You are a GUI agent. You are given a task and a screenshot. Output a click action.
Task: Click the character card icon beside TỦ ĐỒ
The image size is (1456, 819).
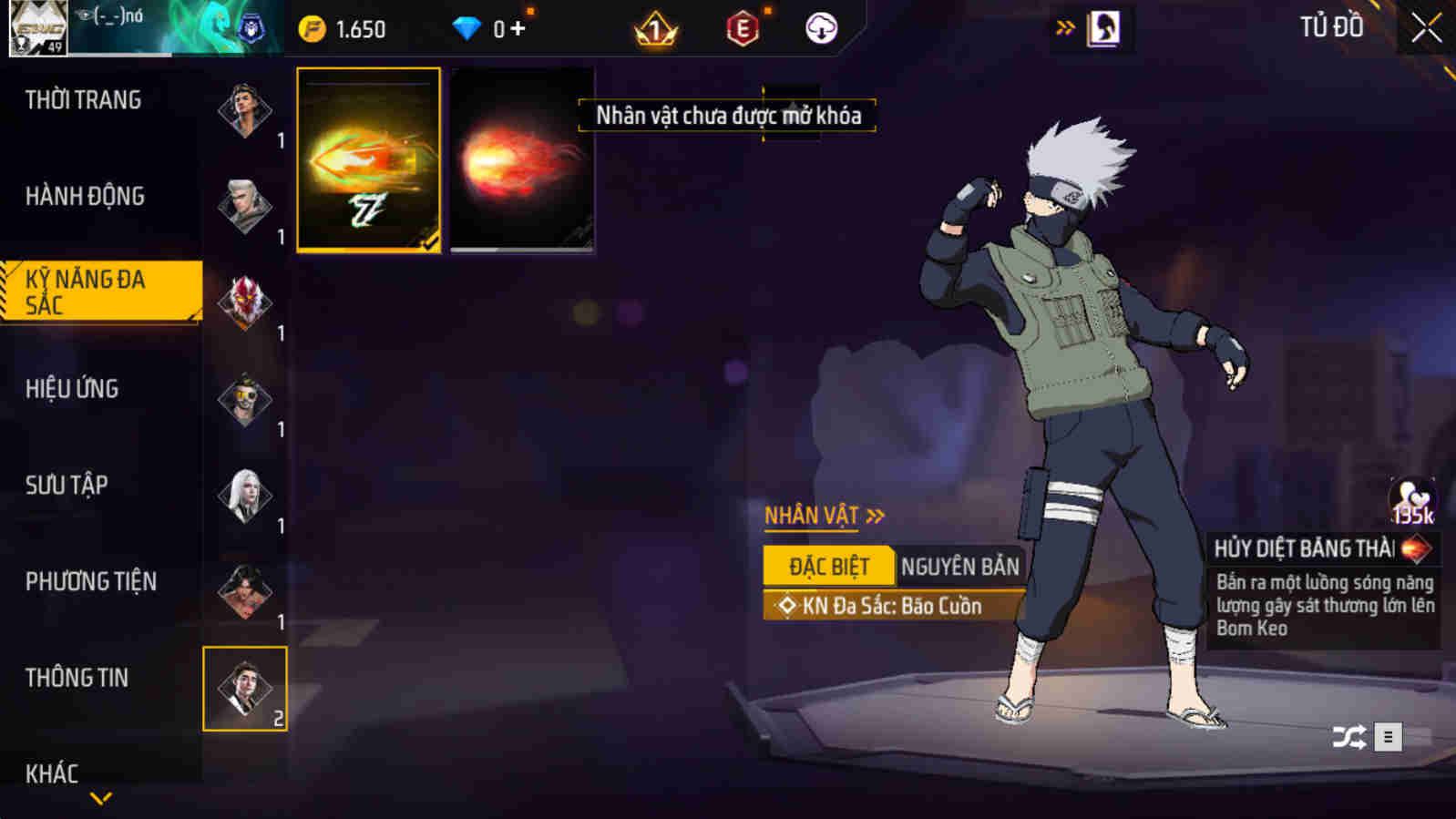[1106, 27]
